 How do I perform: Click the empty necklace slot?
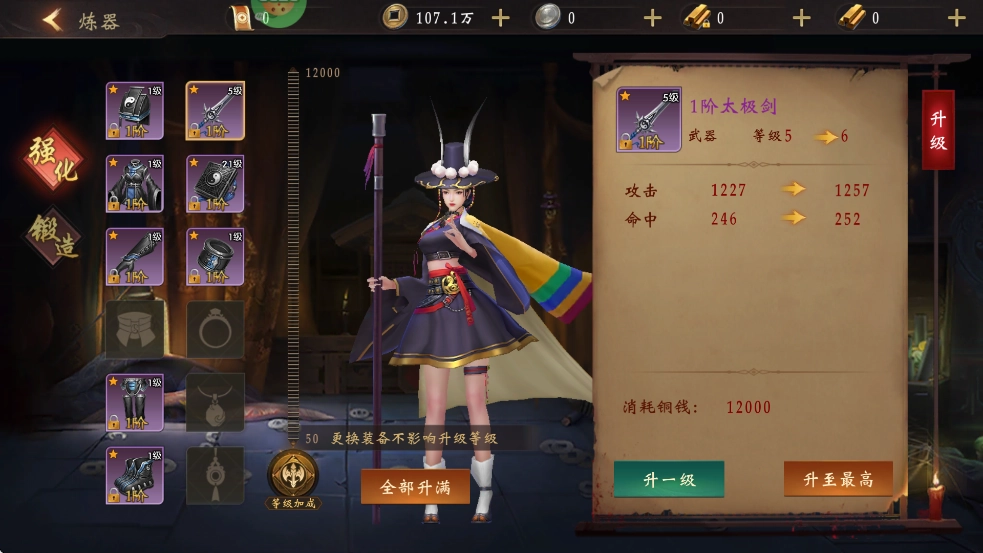[x=215, y=402]
